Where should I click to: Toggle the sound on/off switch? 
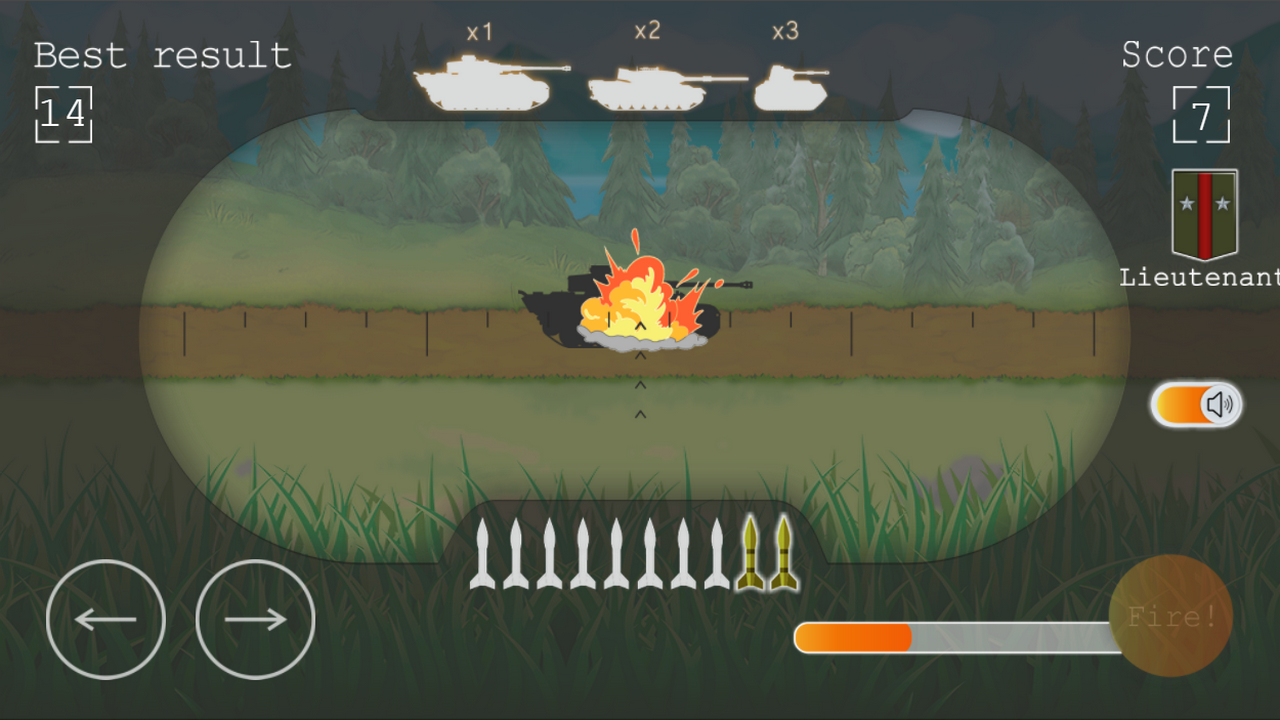pyautogui.click(x=1196, y=404)
